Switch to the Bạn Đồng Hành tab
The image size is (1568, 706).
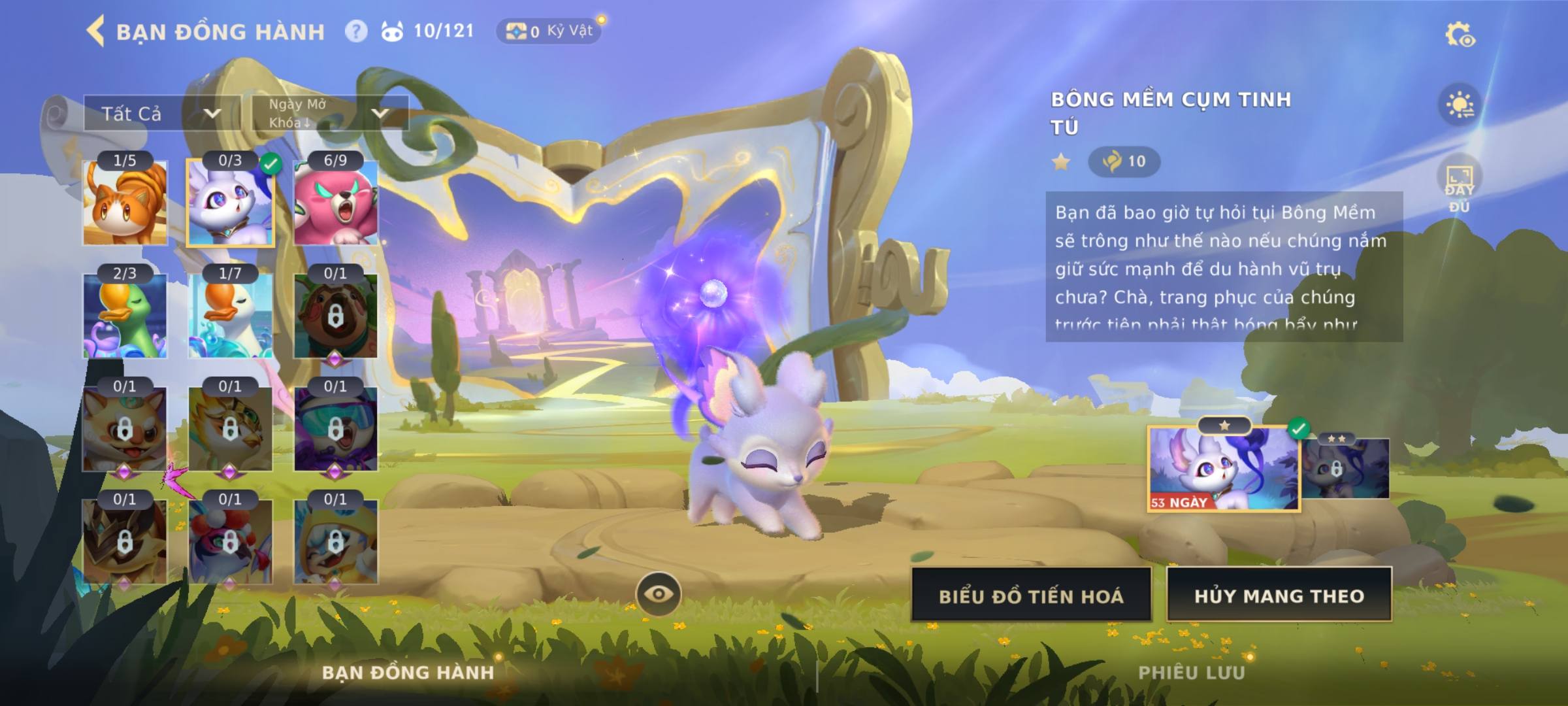point(408,673)
